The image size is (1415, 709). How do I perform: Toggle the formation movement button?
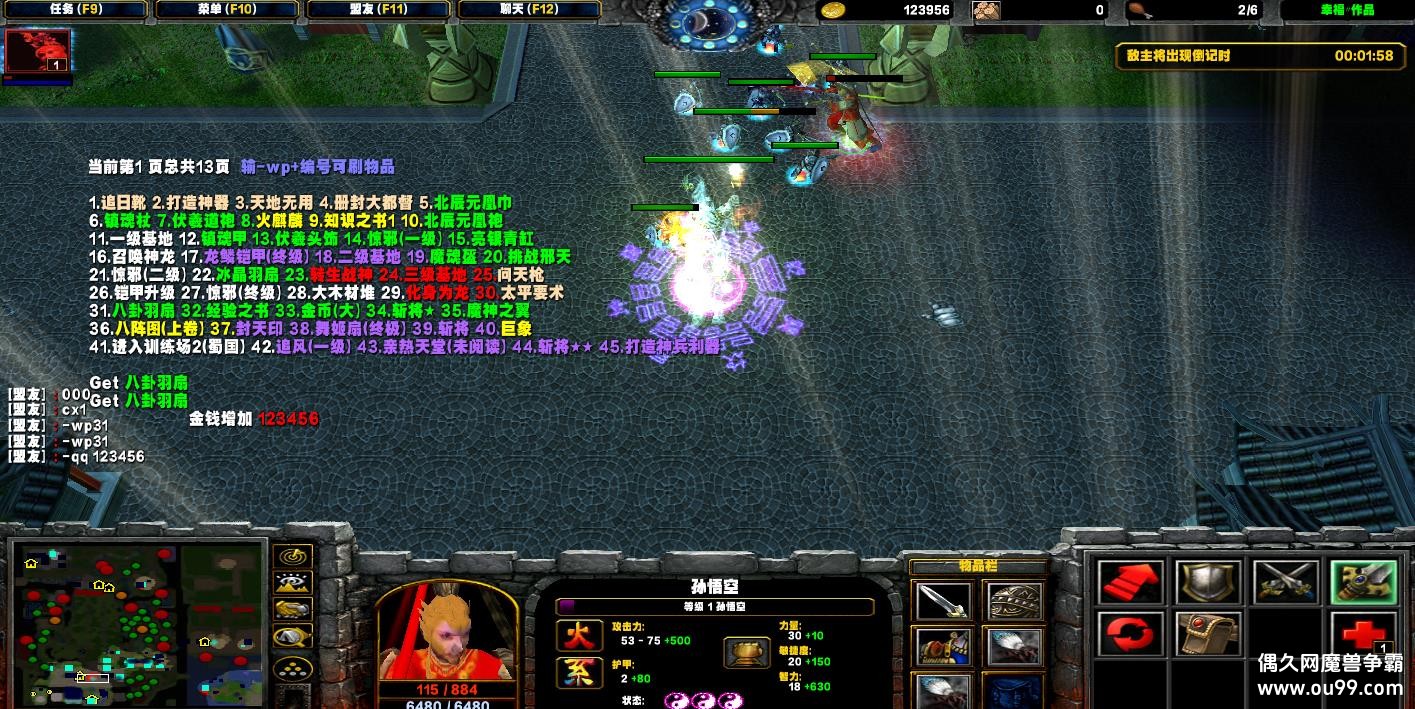coord(292,668)
